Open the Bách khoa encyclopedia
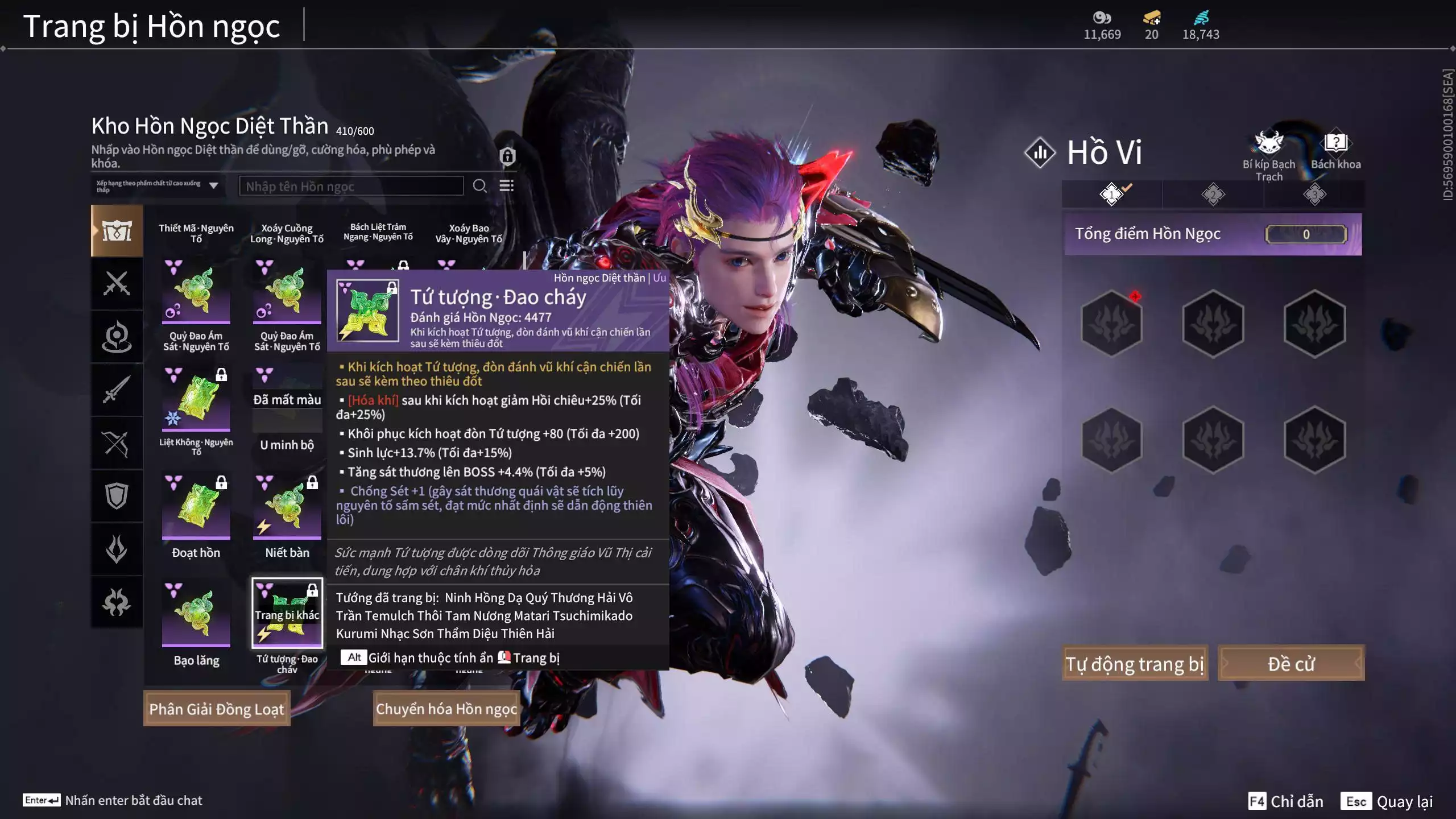Screen dimensions: 1456x819 (1335, 151)
